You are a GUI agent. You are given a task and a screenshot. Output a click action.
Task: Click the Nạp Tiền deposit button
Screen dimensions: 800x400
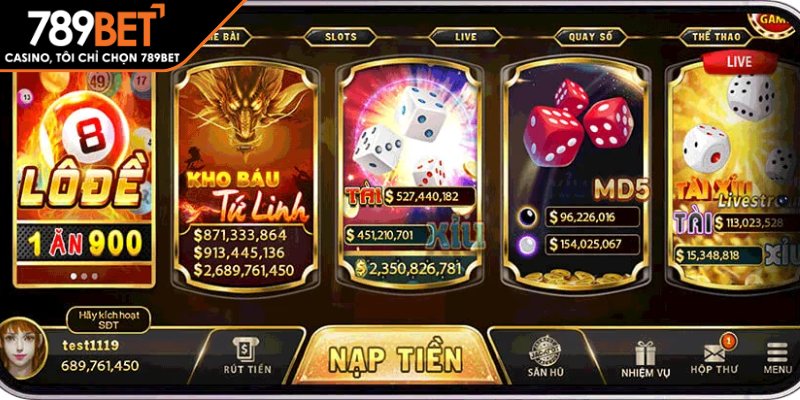[x=396, y=357]
